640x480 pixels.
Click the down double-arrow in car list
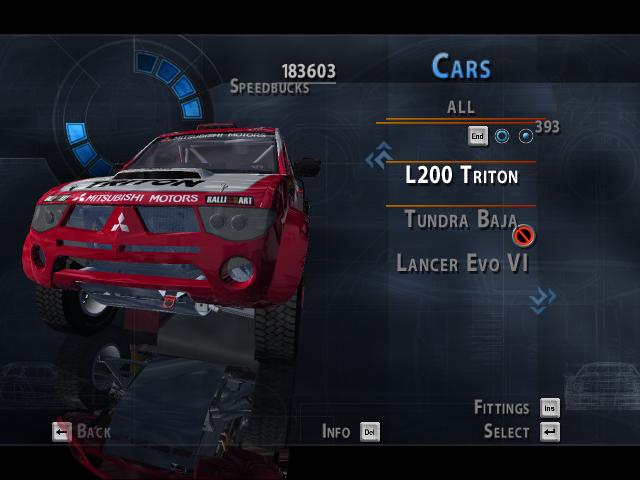[x=543, y=298]
